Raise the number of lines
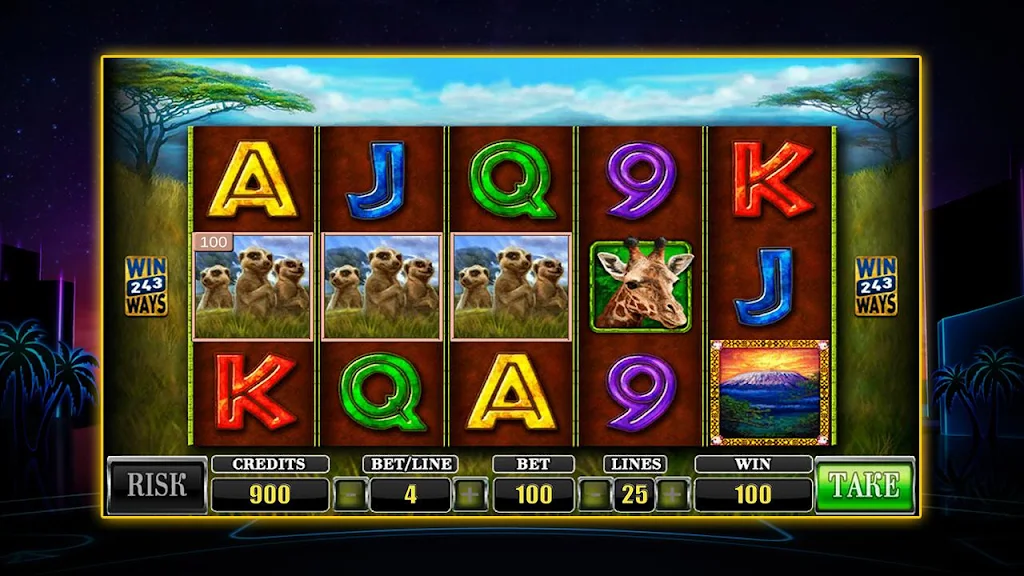The height and width of the screenshot is (576, 1024). tap(672, 494)
